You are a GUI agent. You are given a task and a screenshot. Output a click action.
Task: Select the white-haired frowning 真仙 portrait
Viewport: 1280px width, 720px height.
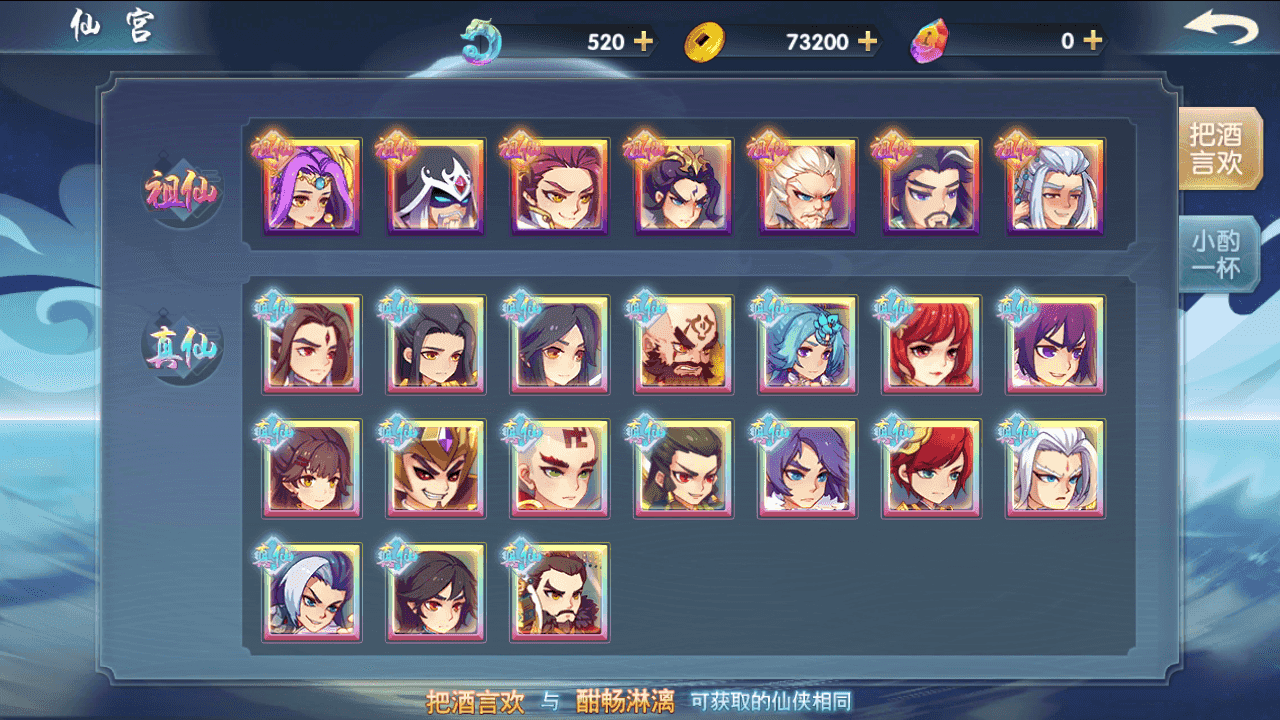(1056, 469)
